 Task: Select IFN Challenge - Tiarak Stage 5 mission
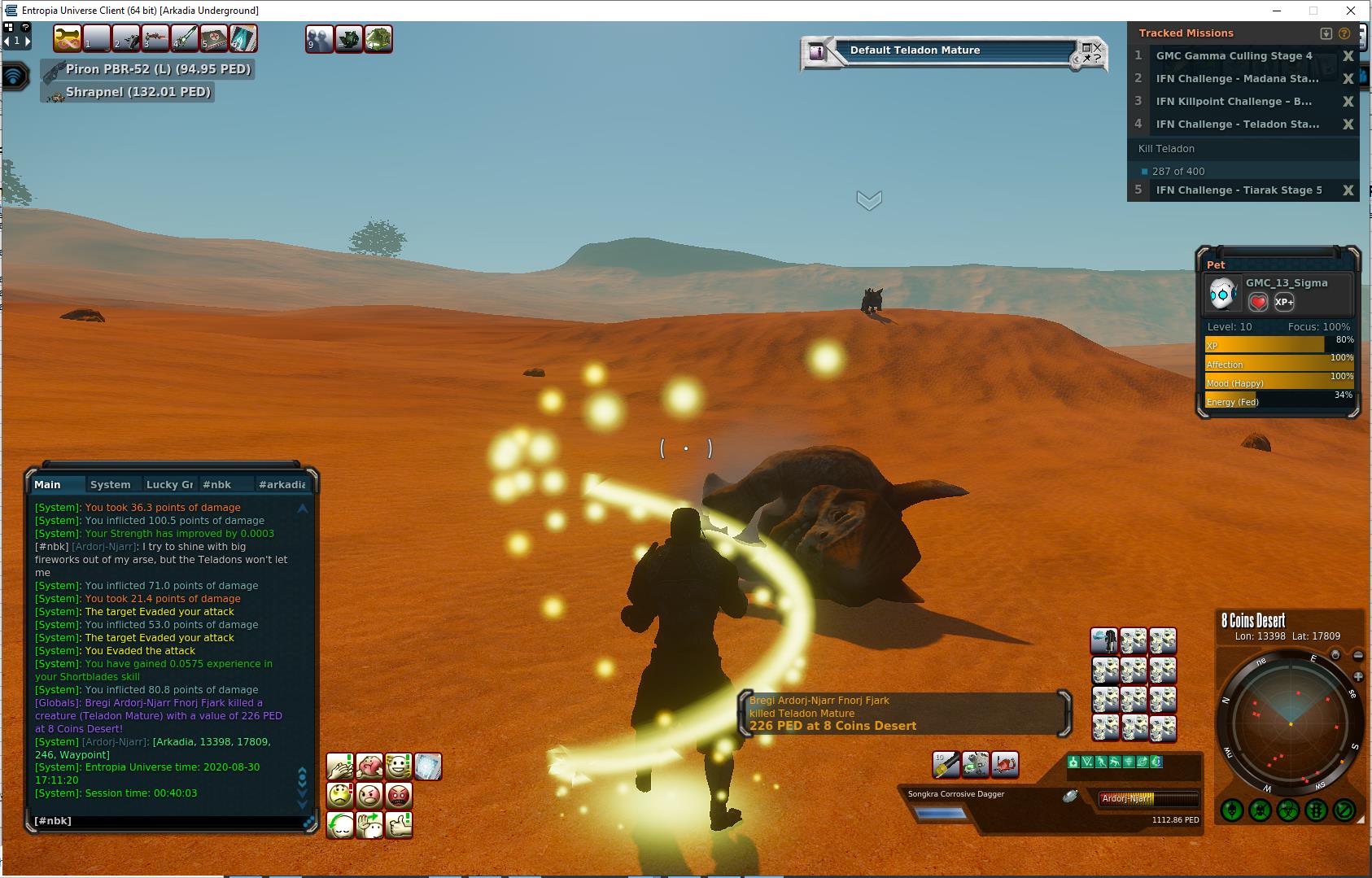click(x=1239, y=190)
